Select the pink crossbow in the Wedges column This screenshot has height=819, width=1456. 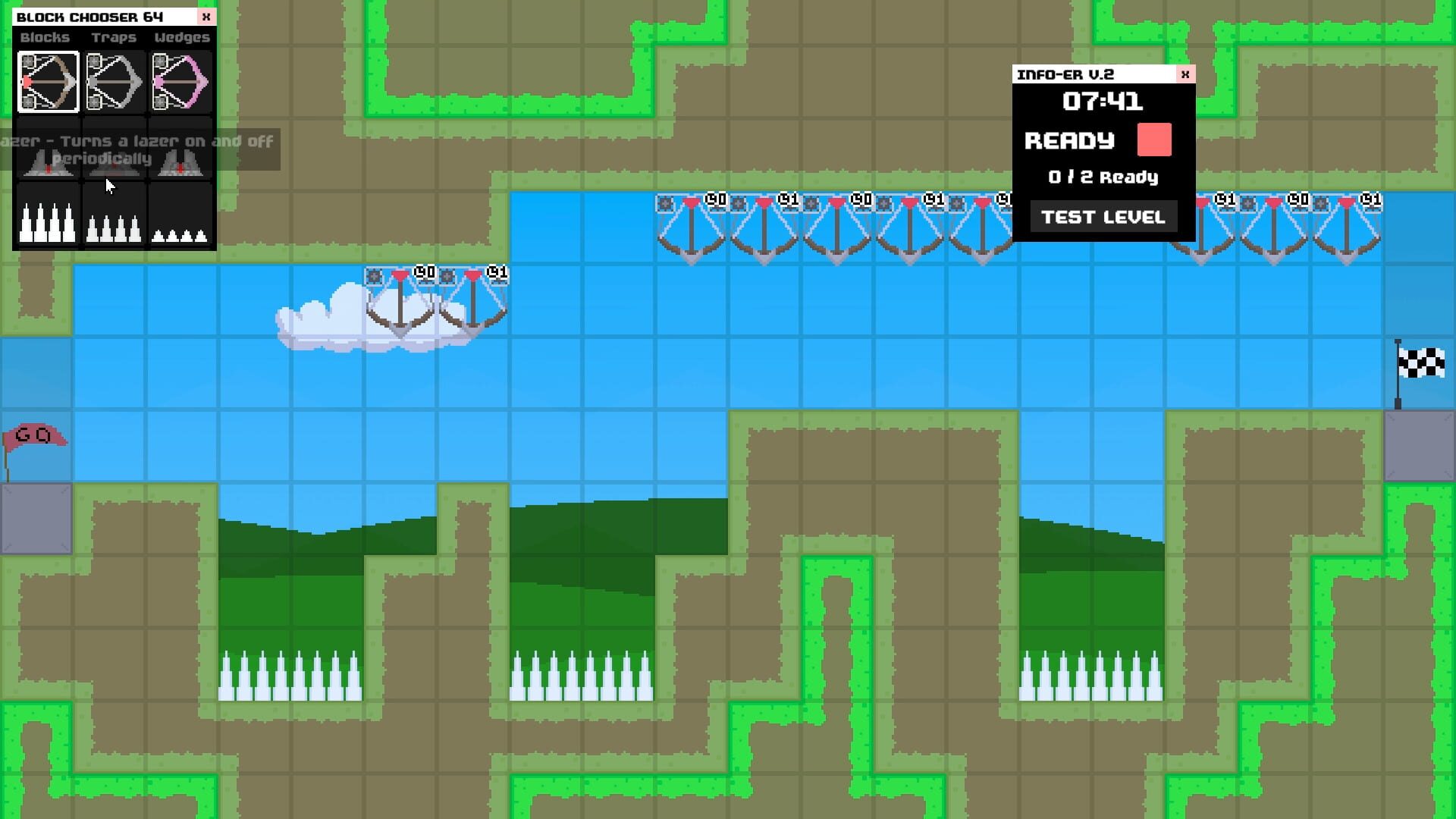pyautogui.click(x=181, y=82)
